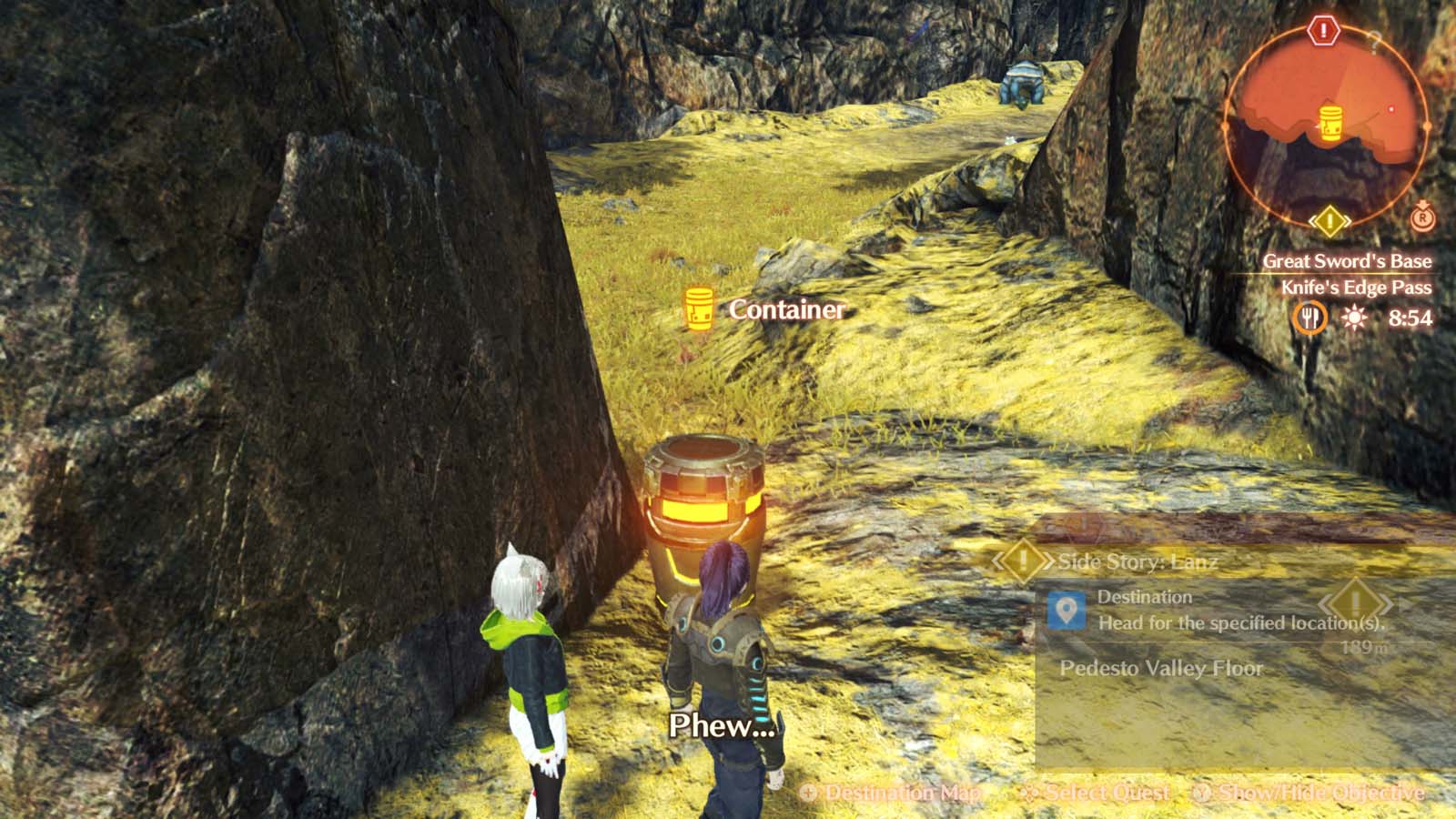The width and height of the screenshot is (1456, 819).
Task: Select the barrel icon next to the Container label
Action: 698,309
